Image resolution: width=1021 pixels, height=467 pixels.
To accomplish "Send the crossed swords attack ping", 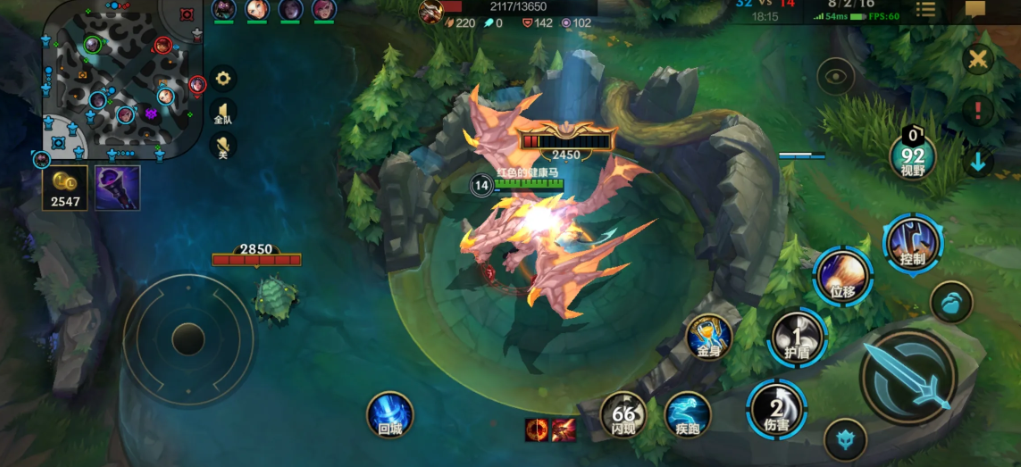I will click(977, 59).
